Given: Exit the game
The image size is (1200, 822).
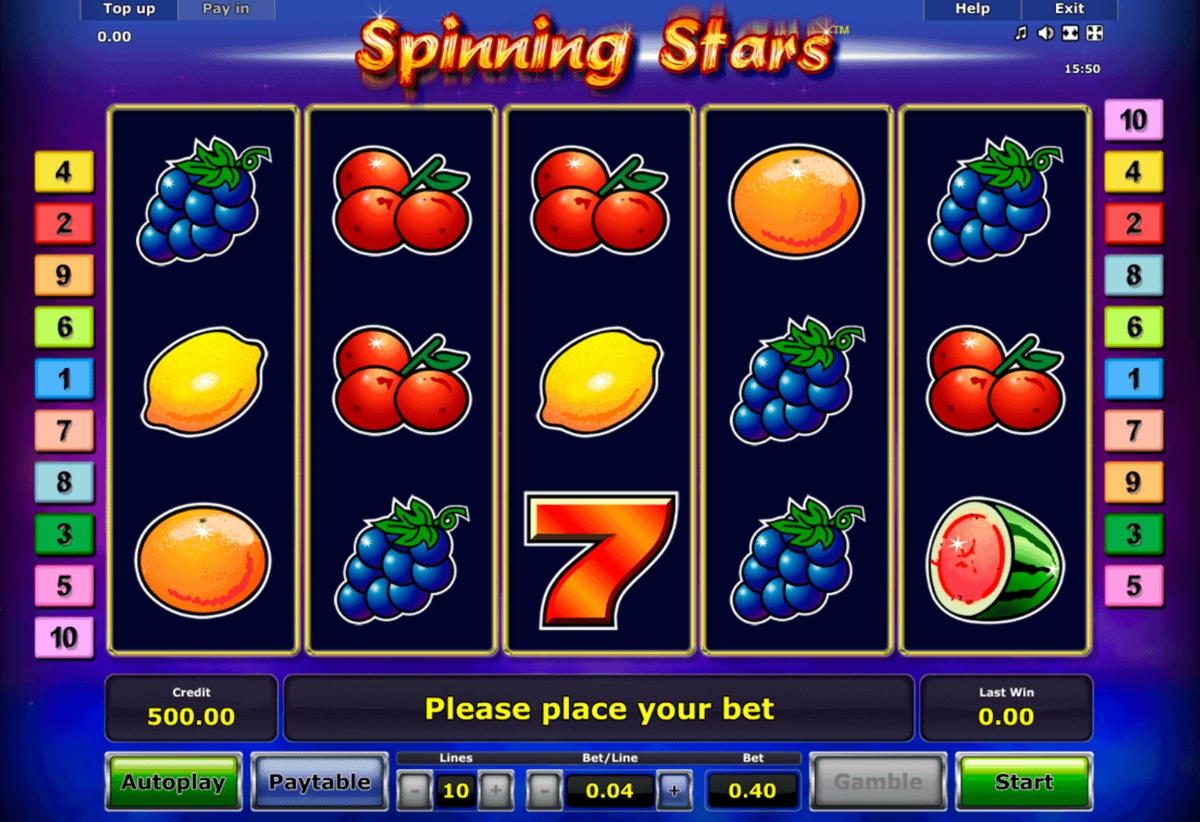Looking at the screenshot, I should pos(1069,9).
